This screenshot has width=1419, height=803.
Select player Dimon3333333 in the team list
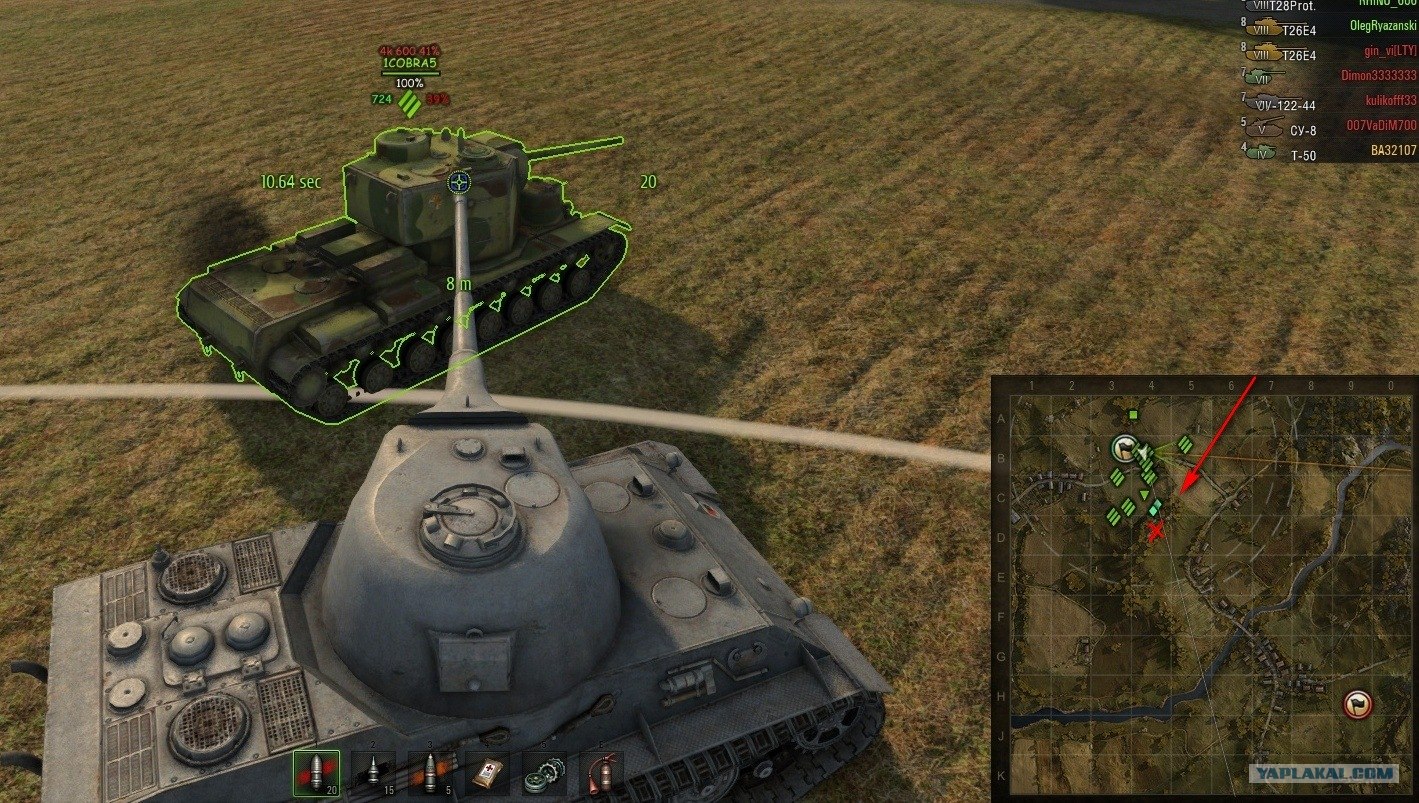click(x=1378, y=75)
